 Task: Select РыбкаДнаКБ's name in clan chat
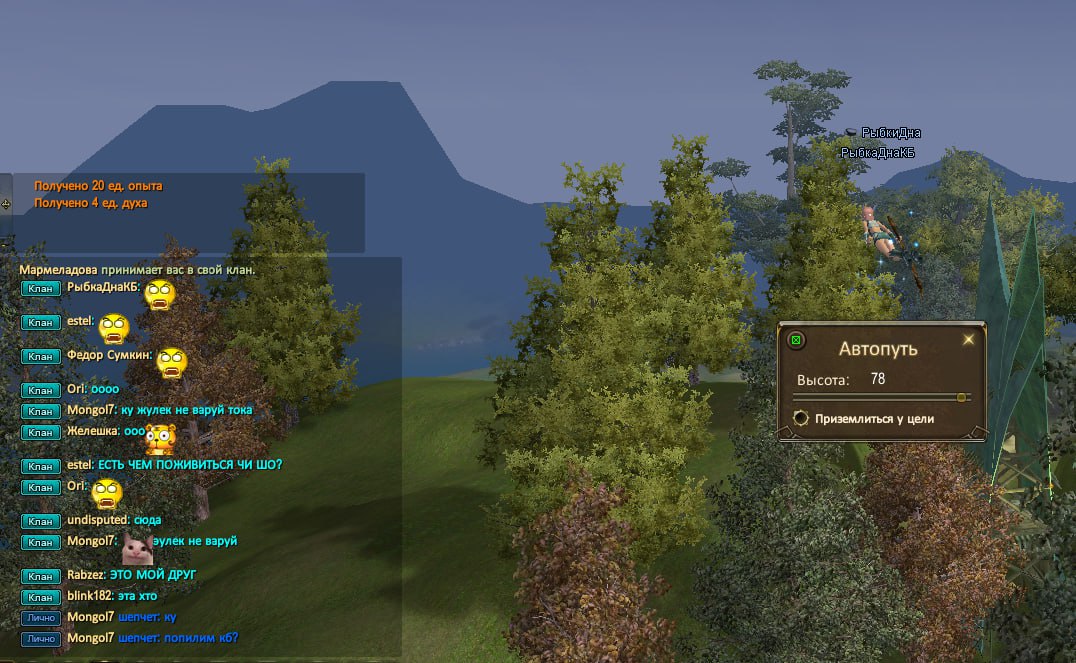(x=103, y=287)
